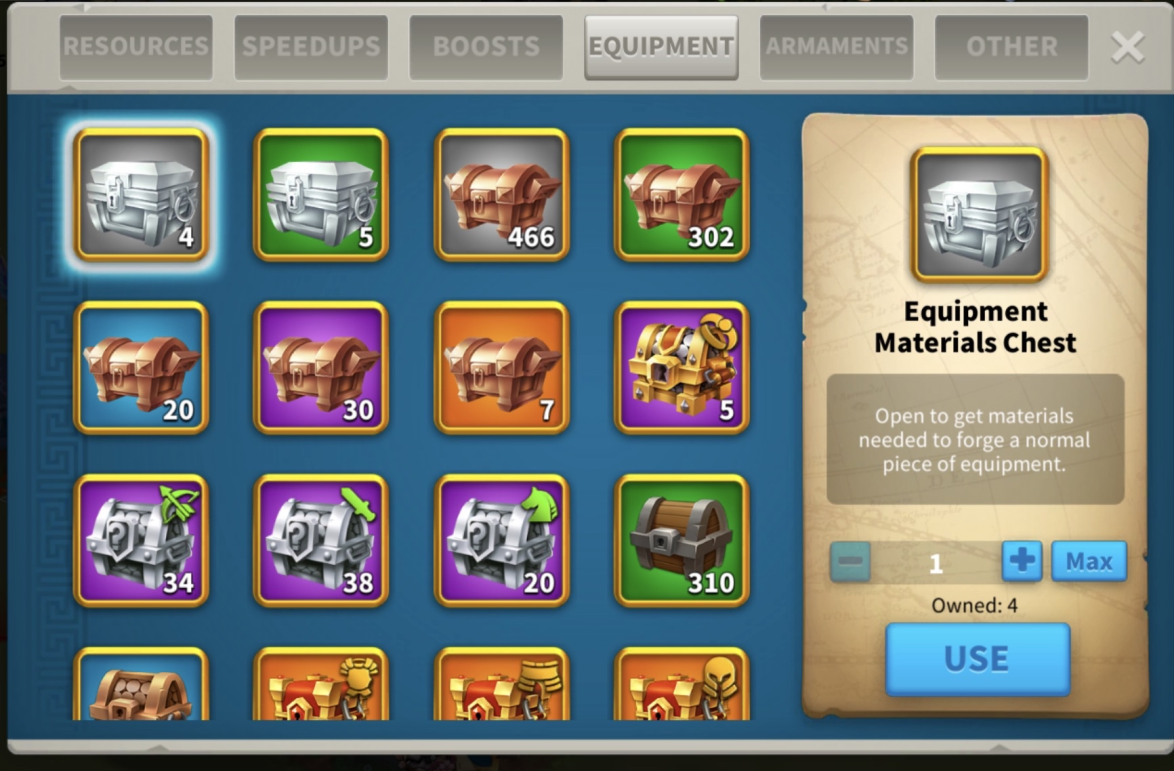Select the blue bronze chest with 20

point(141,368)
